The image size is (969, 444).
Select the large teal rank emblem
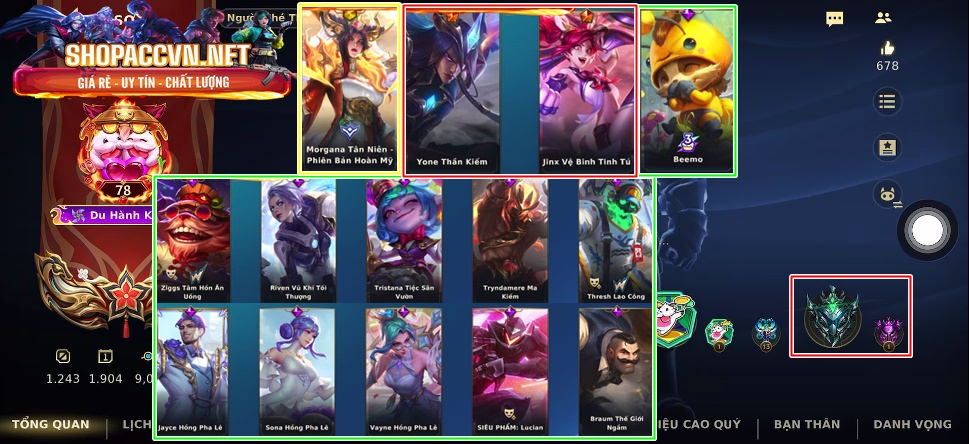click(833, 316)
